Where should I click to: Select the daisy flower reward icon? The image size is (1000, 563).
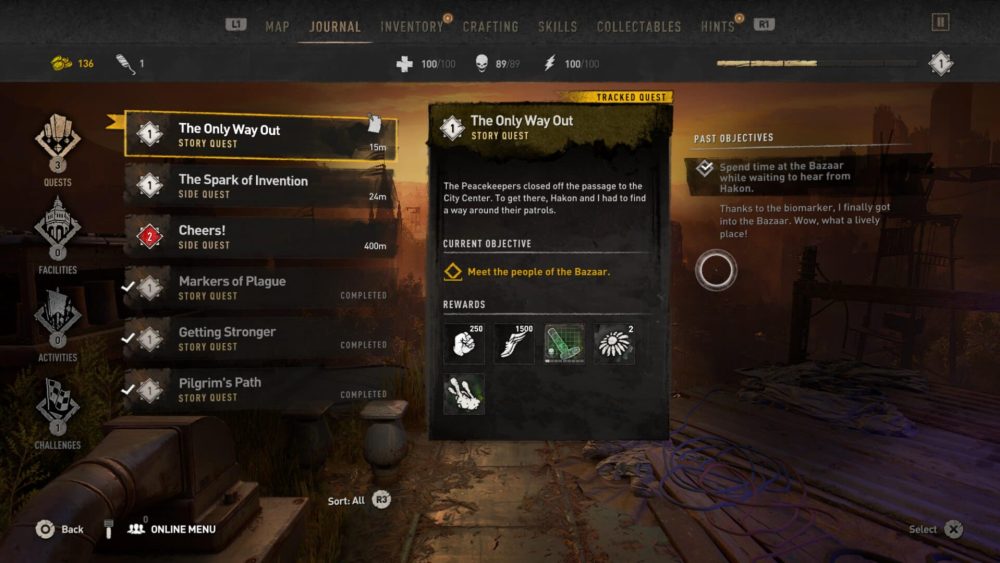pyautogui.click(x=614, y=343)
